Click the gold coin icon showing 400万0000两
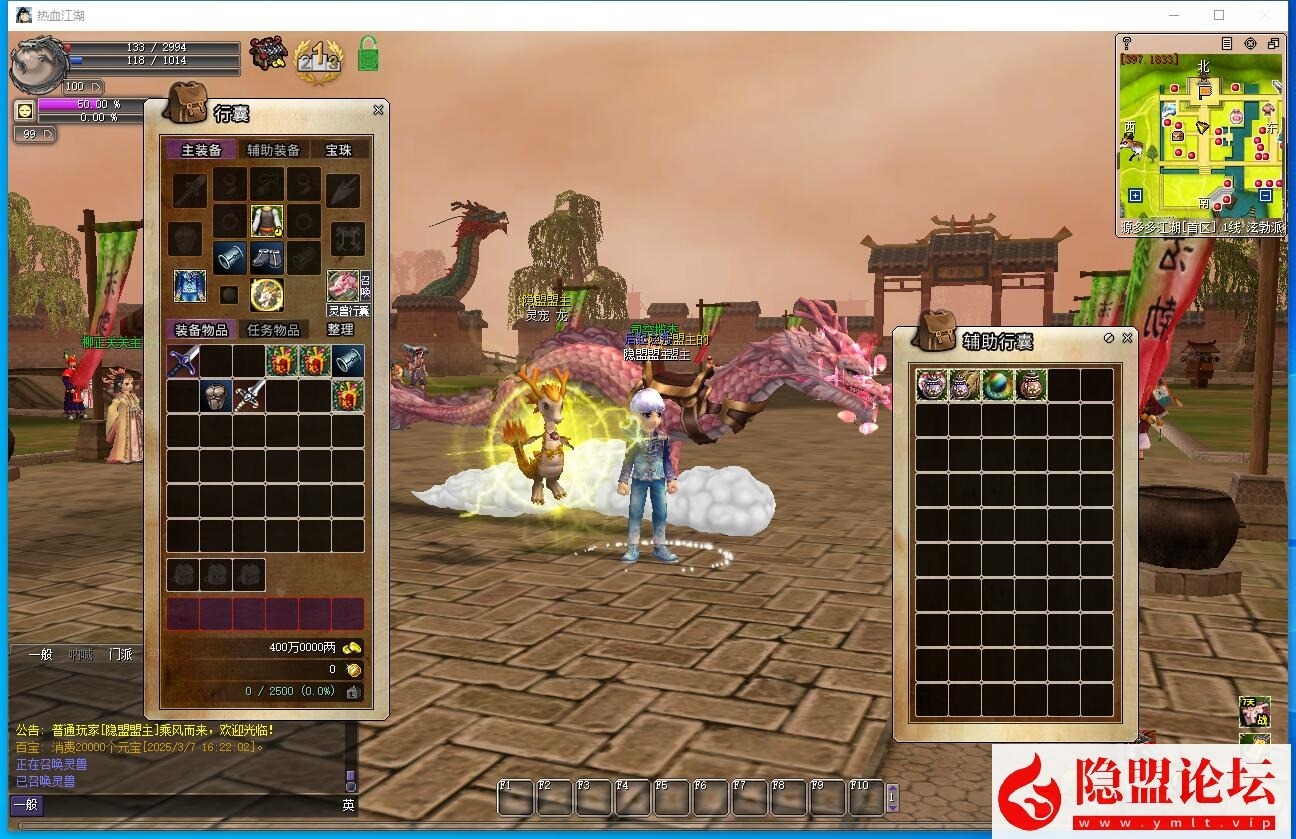 pyautogui.click(x=352, y=648)
